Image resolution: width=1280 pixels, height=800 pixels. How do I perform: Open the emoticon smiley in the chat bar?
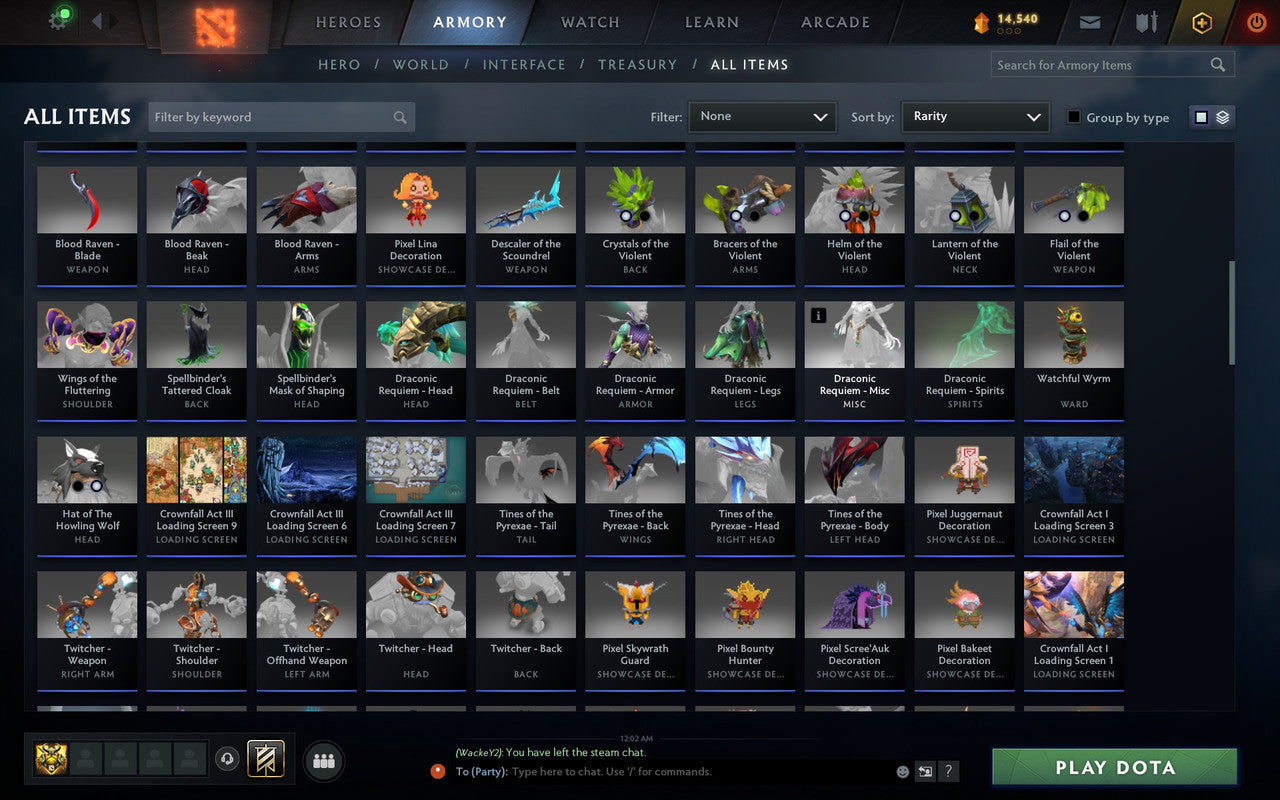click(902, 771)
